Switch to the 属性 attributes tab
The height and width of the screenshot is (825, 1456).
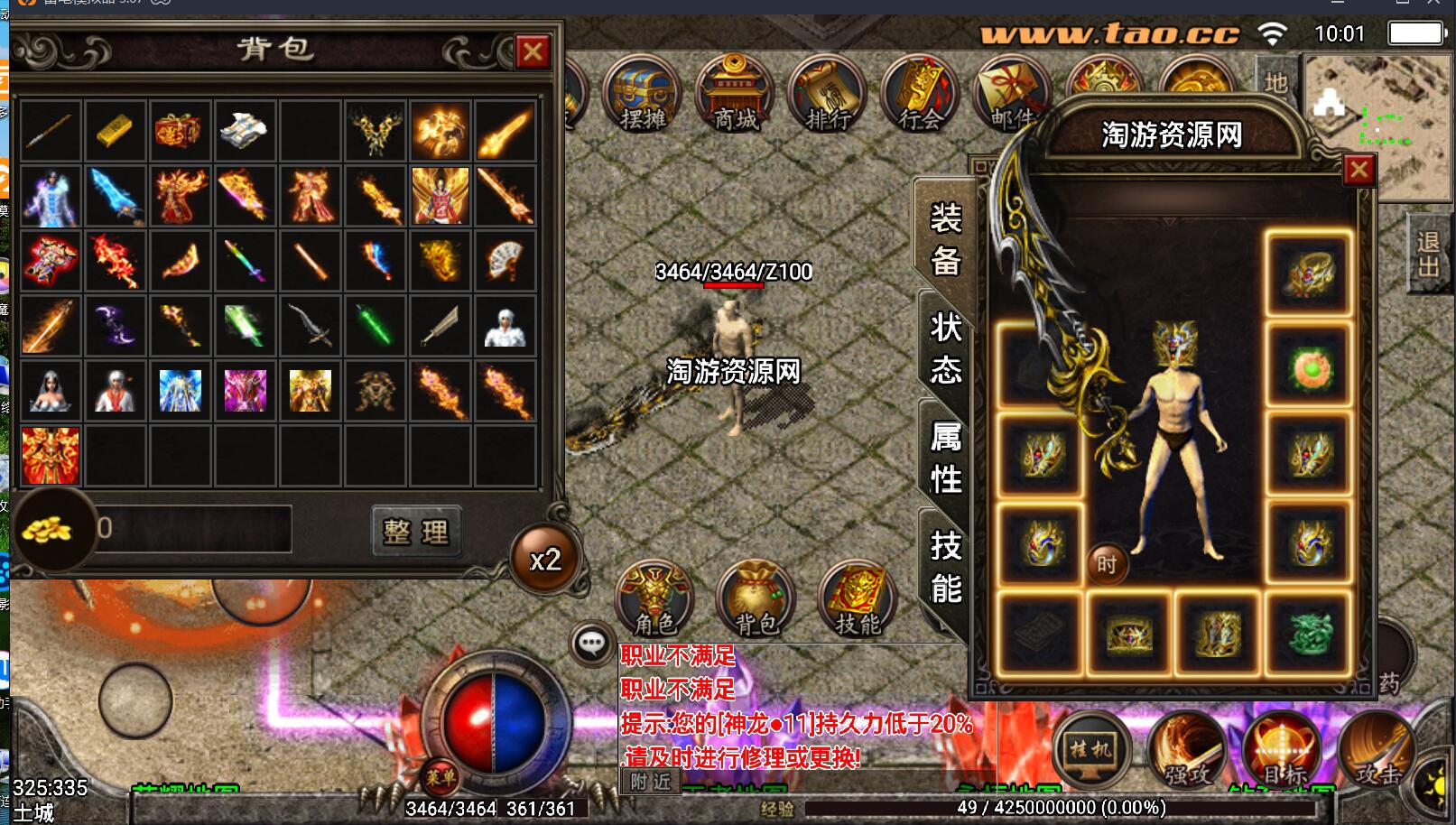945,459
